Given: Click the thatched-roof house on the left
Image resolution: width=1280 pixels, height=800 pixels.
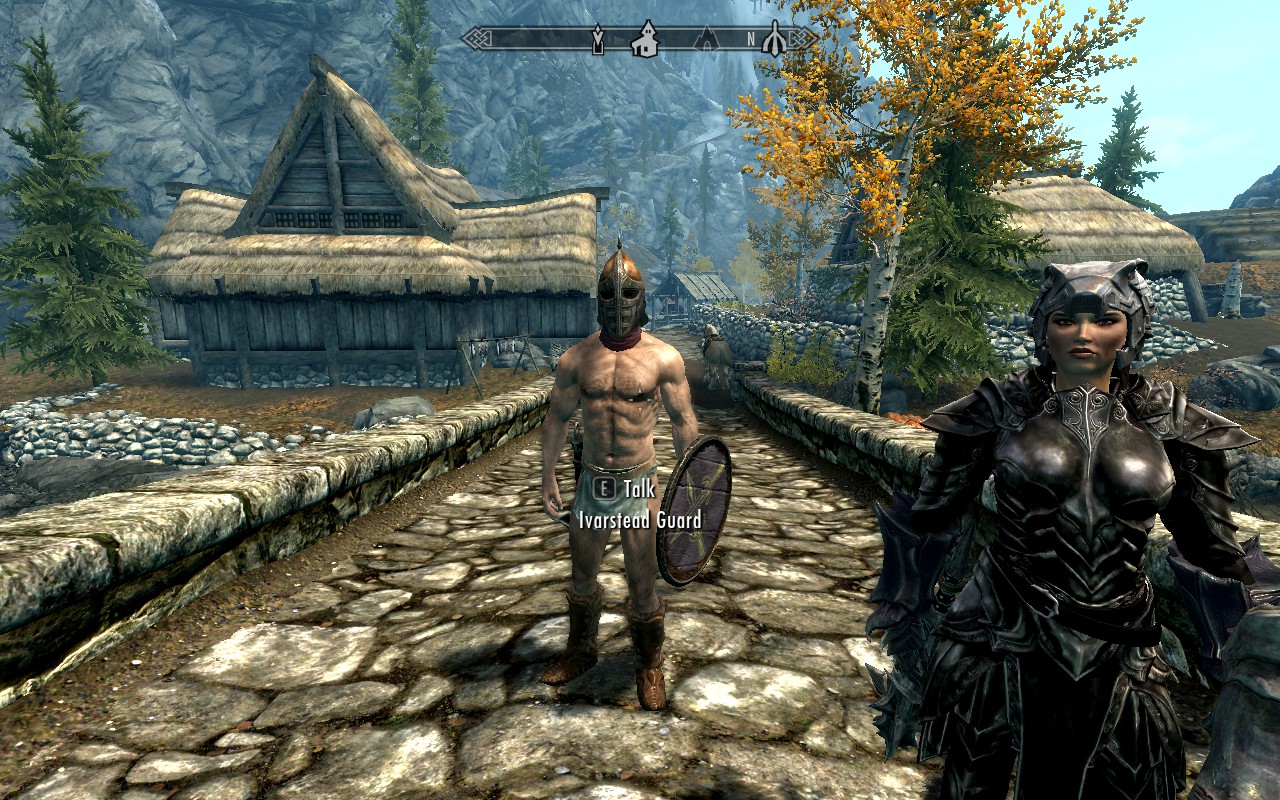Looking at the screenshot, I should click(x=330, y=250).
